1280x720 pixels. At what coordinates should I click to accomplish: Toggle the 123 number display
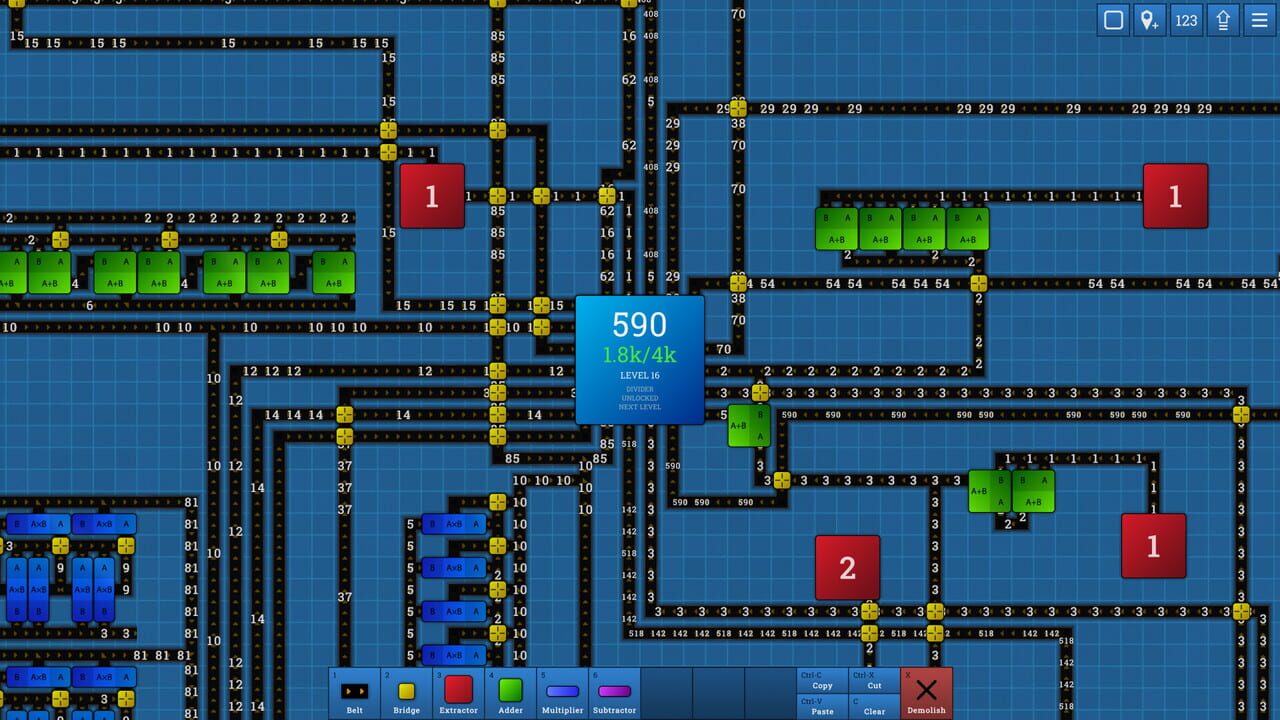pos(1187,20)
